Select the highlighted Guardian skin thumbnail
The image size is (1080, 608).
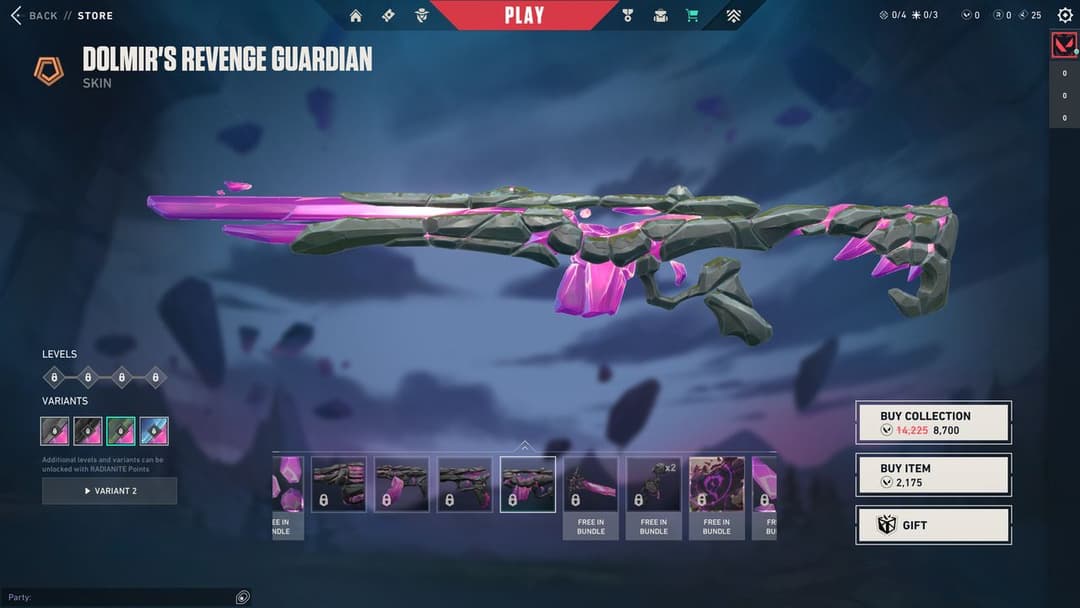coord(527,484)
